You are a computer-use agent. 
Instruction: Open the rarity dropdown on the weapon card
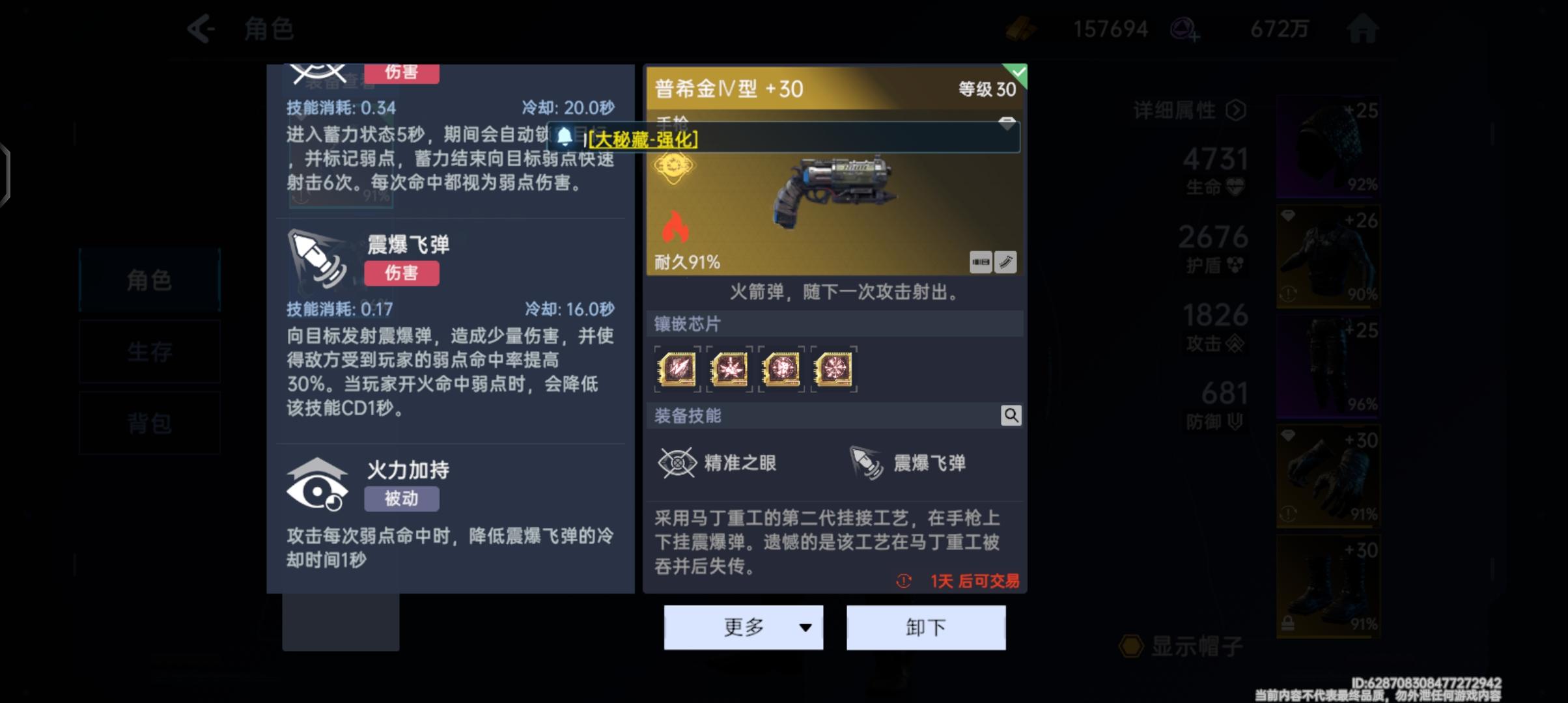point(1005,123)
